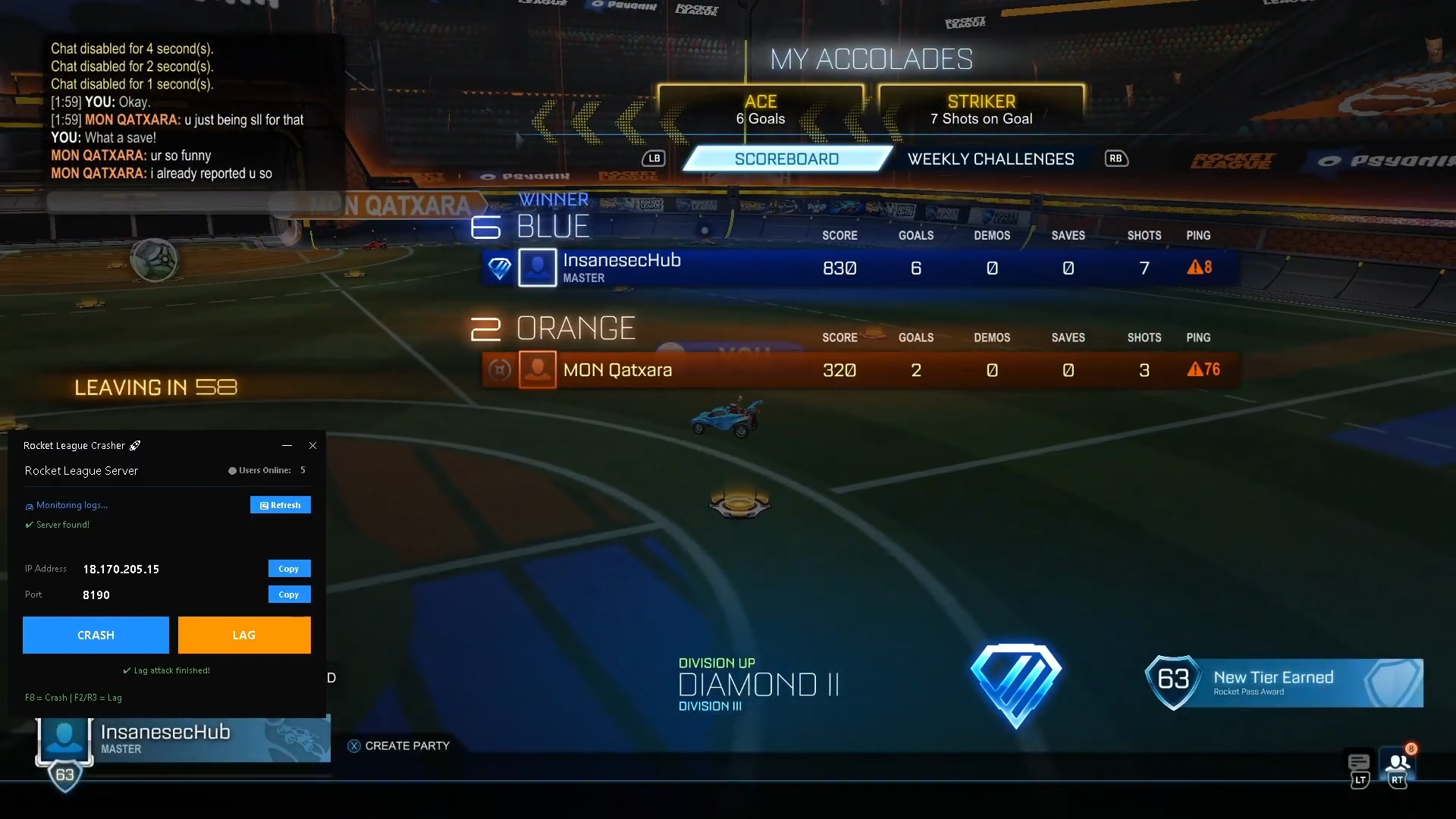View the ACE accolade card
1456x819 pixels.
[x=761, y=111]
